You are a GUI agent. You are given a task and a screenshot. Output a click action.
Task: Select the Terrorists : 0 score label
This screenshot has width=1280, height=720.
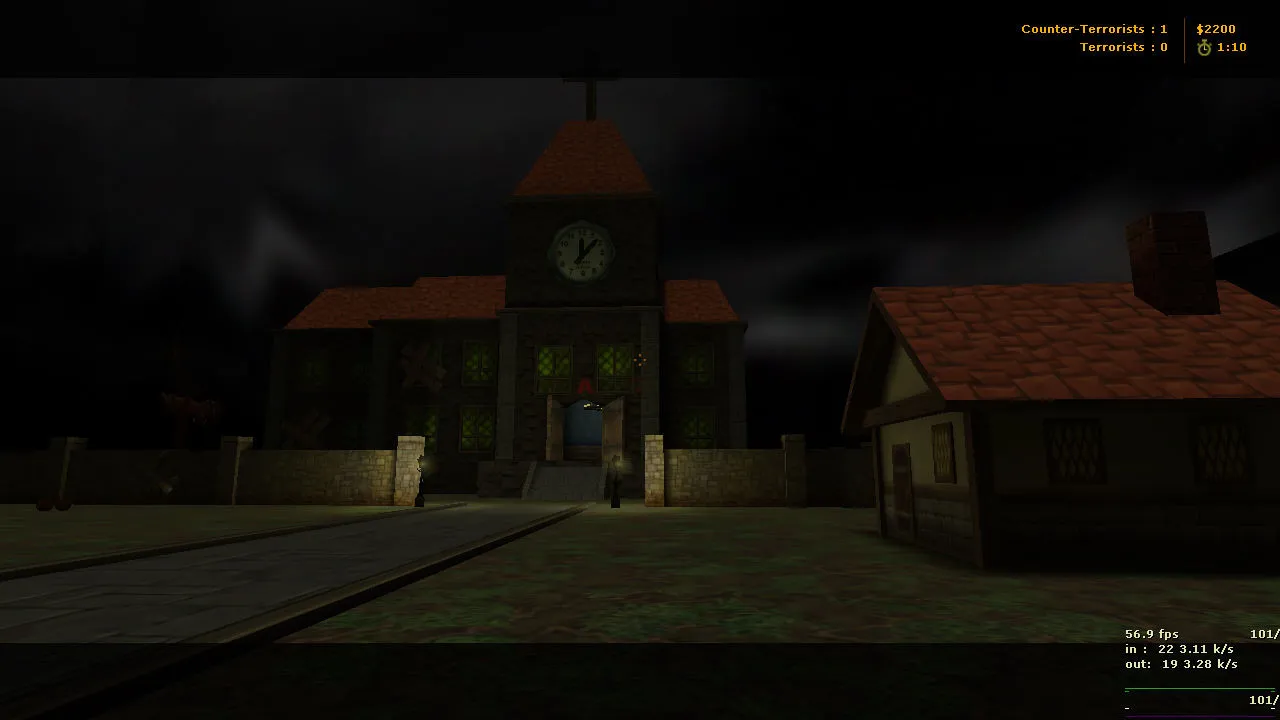(1123, 46)
